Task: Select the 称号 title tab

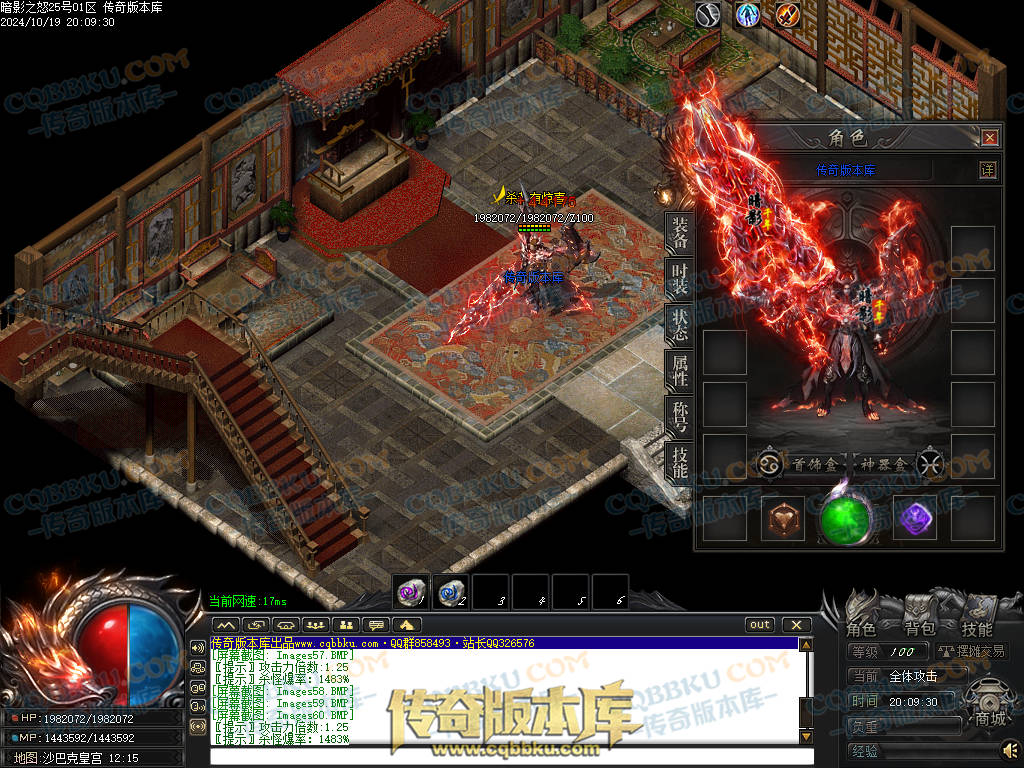Action: (680, 417)
